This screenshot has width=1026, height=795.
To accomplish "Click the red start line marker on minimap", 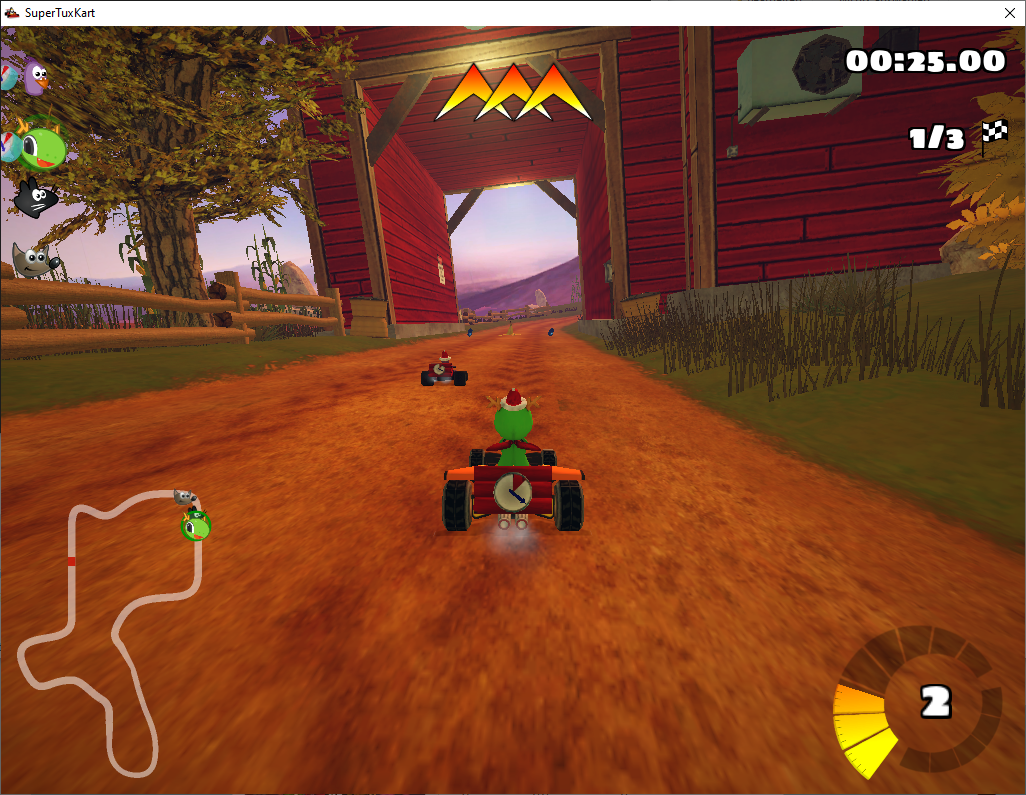I will coord(71,562).
